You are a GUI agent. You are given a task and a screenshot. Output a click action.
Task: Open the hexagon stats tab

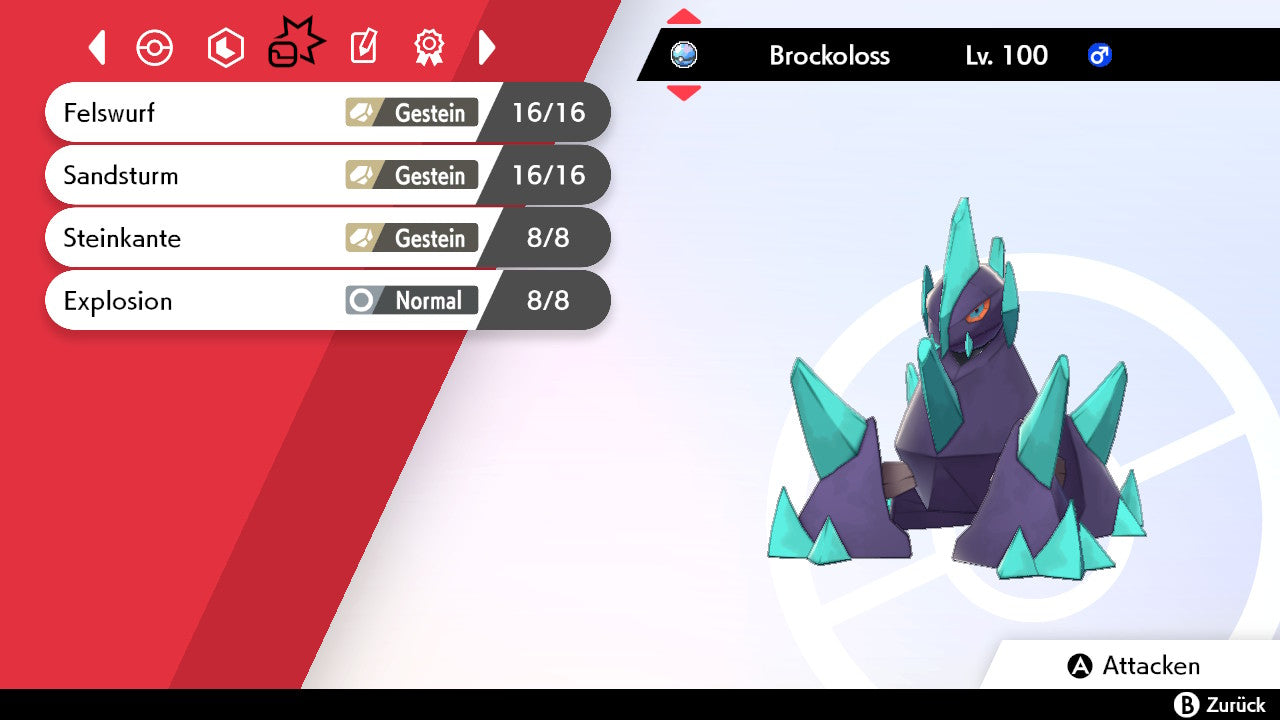point(225,47)
